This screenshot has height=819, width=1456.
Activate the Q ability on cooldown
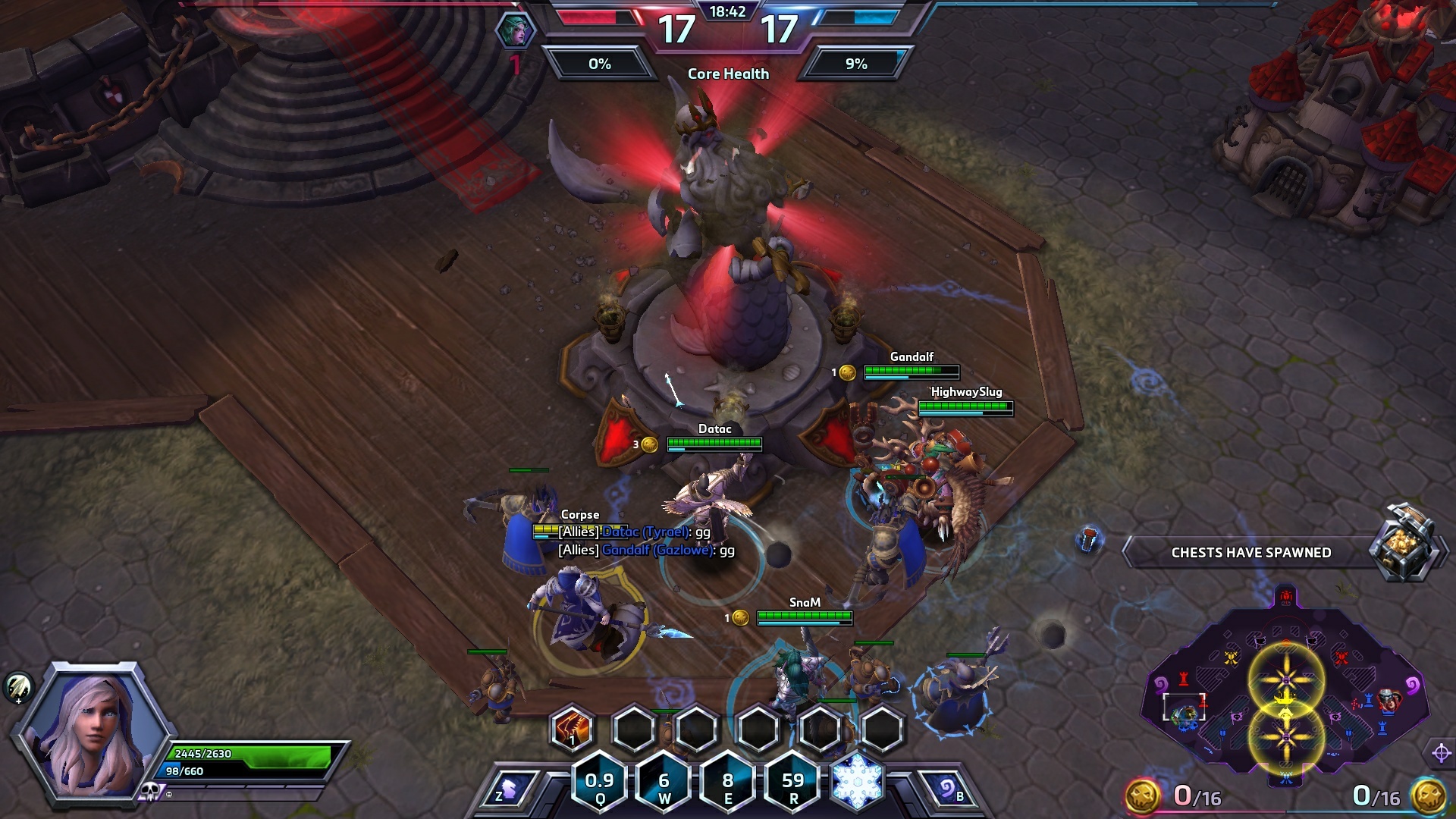point(600,784)
